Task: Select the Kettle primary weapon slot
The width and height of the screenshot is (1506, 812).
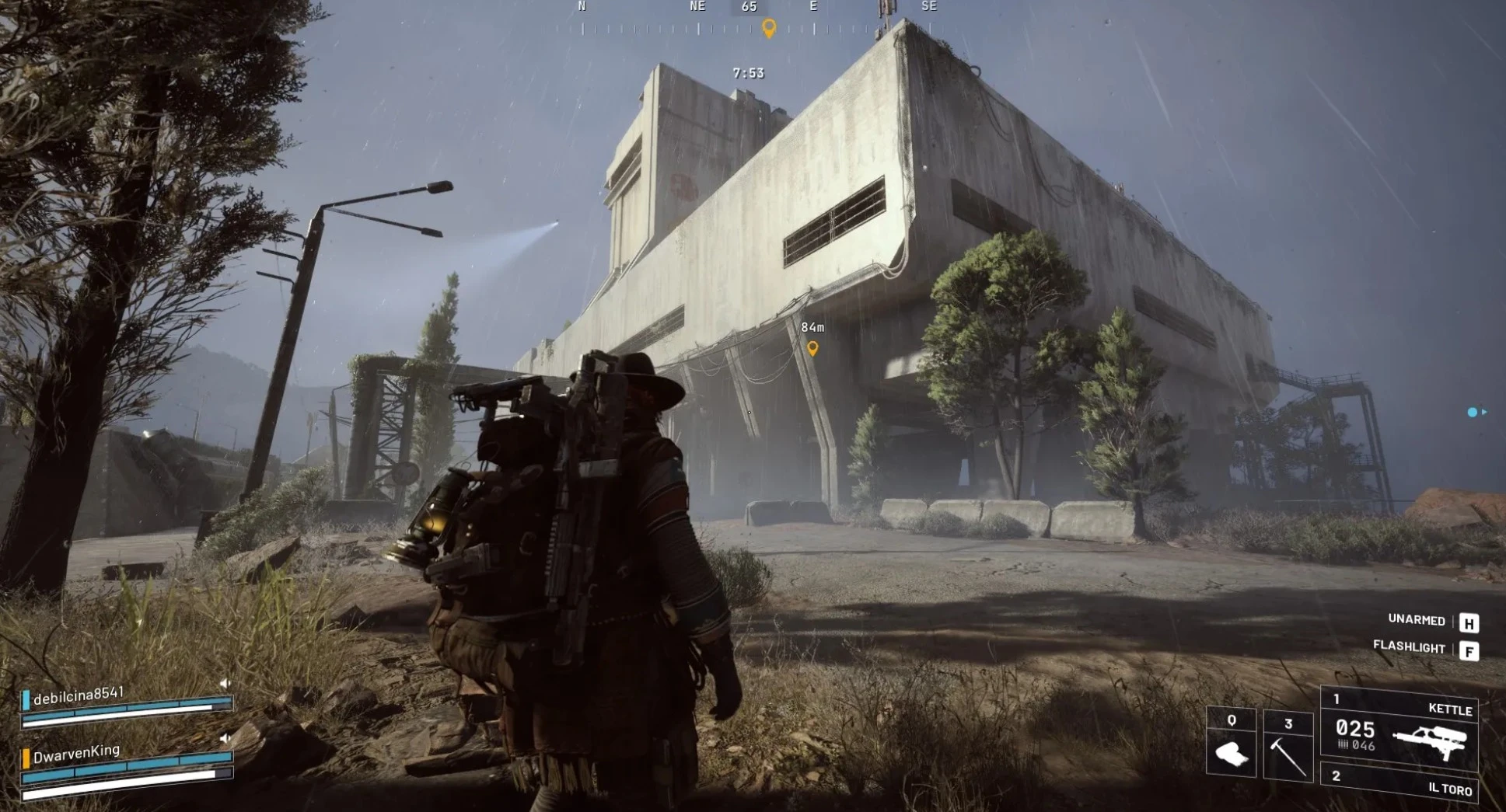Action: (1399, 727)
